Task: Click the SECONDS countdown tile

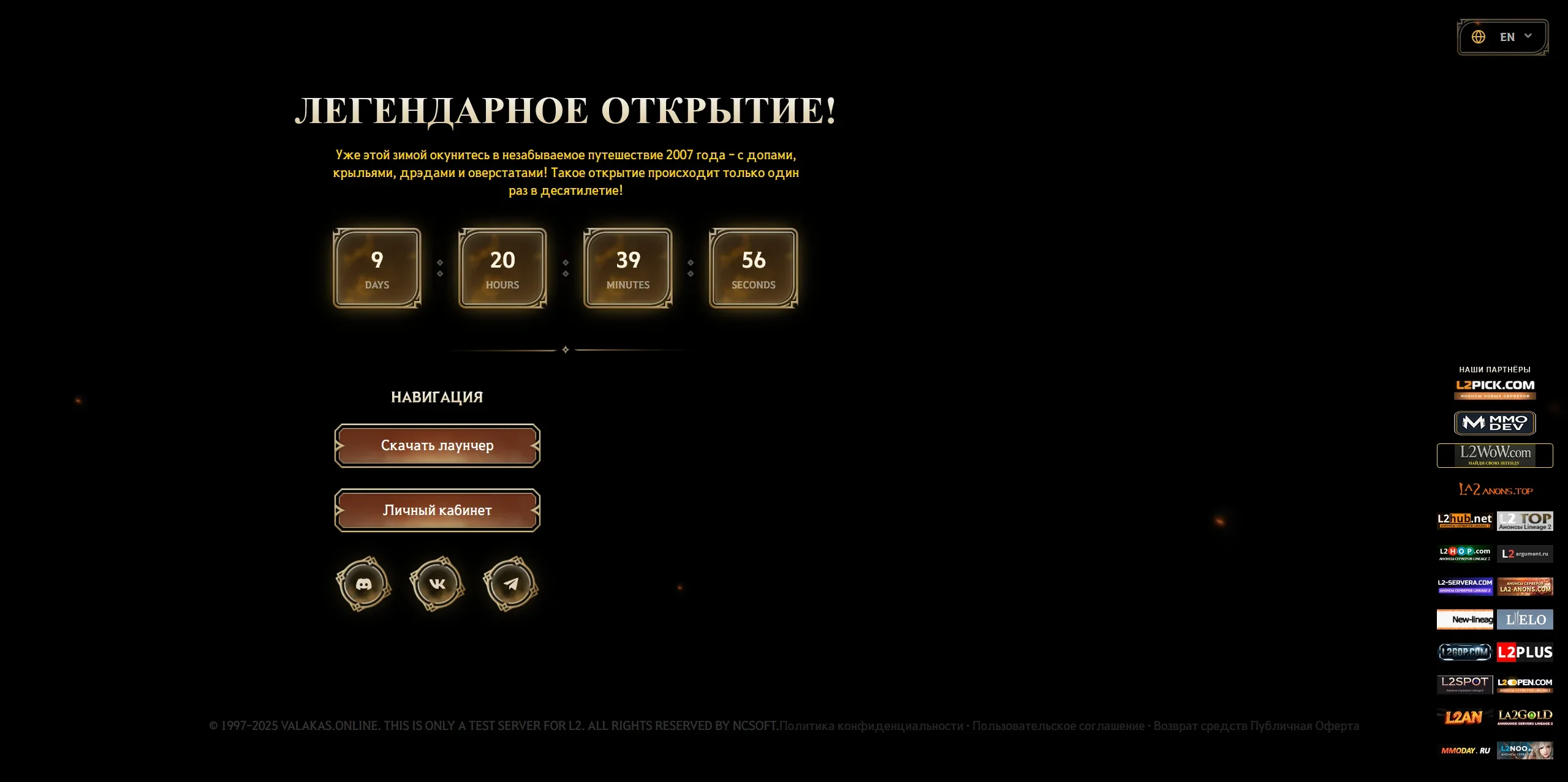Action: [x=752, y=268]
